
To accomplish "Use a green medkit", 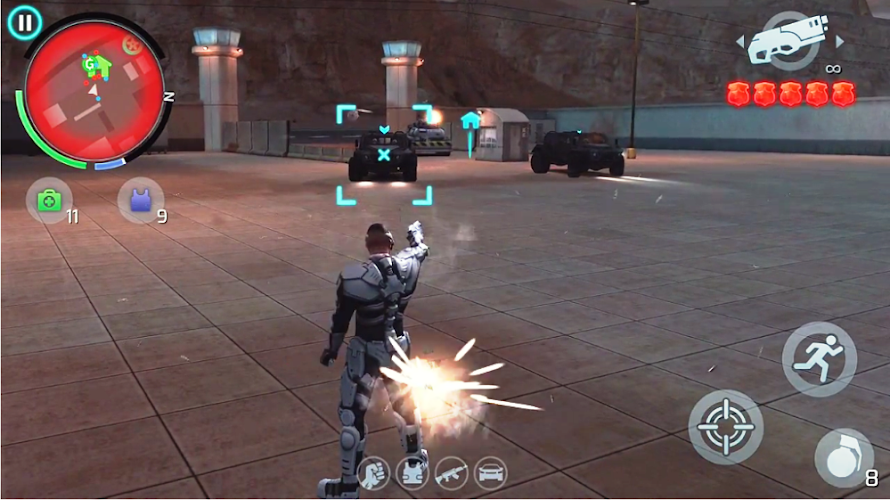I will click(x=49, y=200).
